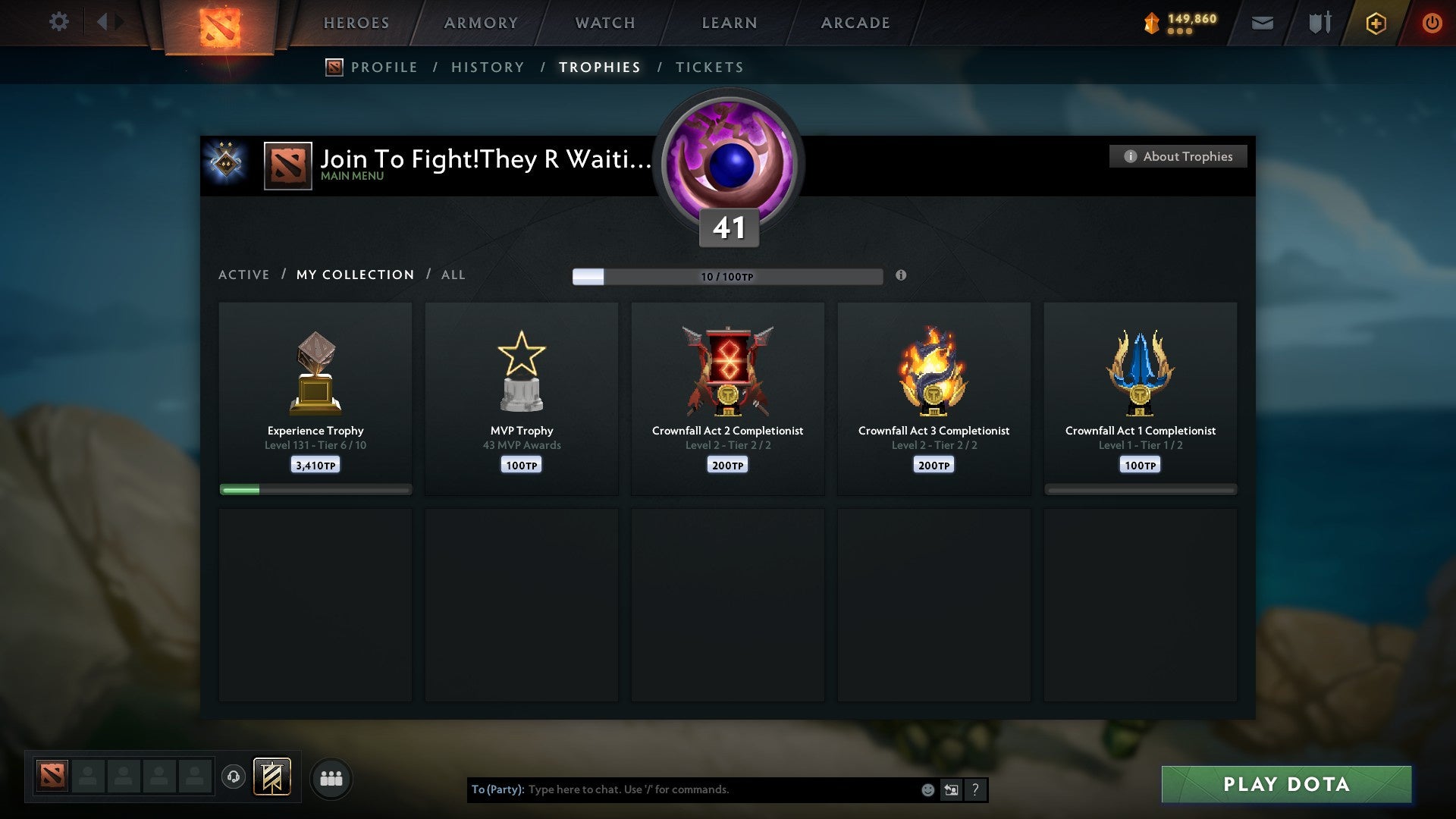Open the friends list icon
Image resolution: width=1456 pixels, height=819 pixels.
pyautogui.click(x=331, y=777)
